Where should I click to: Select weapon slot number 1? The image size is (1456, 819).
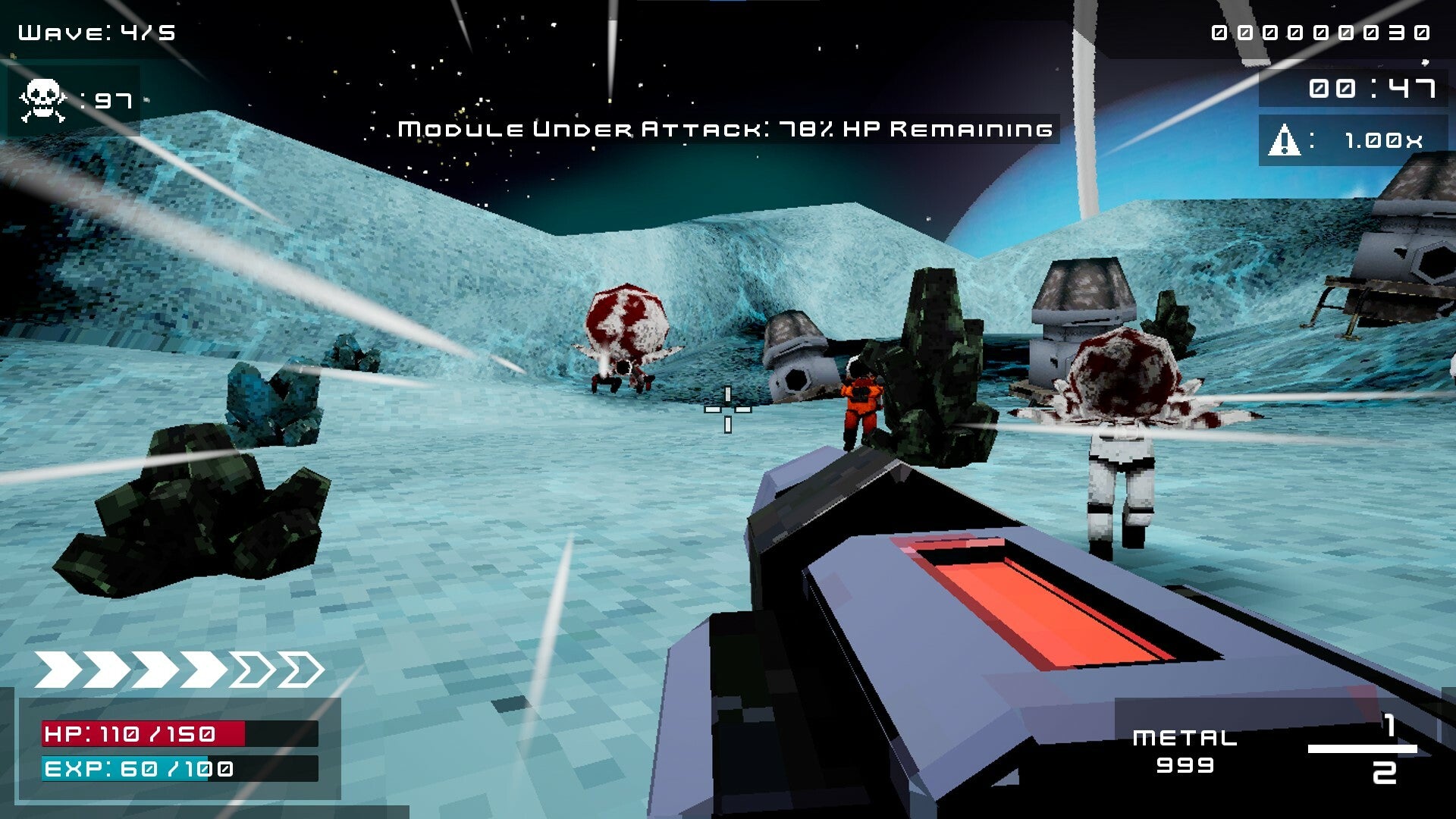[x=1389, y=726]
